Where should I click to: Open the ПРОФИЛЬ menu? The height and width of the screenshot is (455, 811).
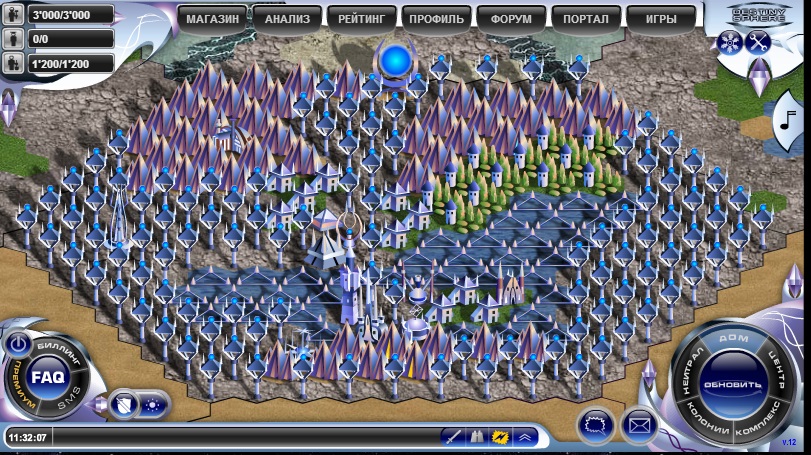point(436,18)
